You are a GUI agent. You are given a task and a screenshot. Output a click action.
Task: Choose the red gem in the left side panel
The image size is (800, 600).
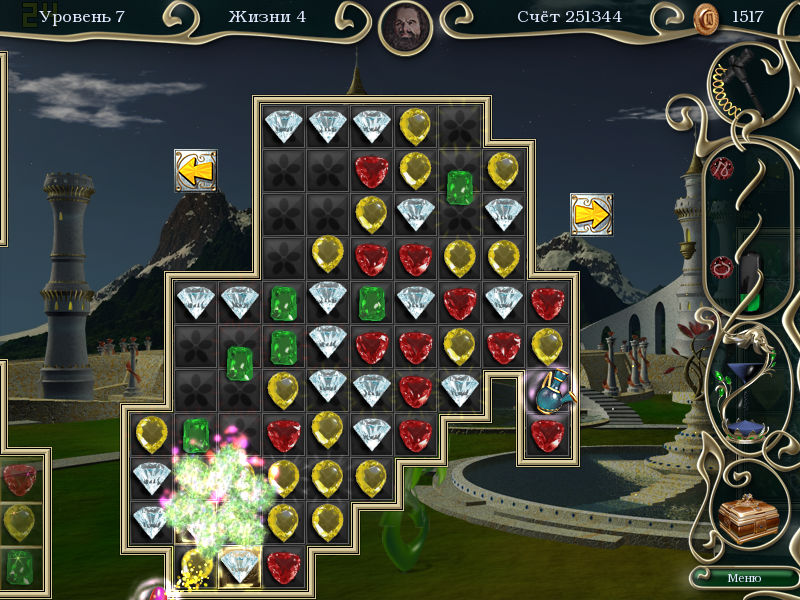(20, 479)
